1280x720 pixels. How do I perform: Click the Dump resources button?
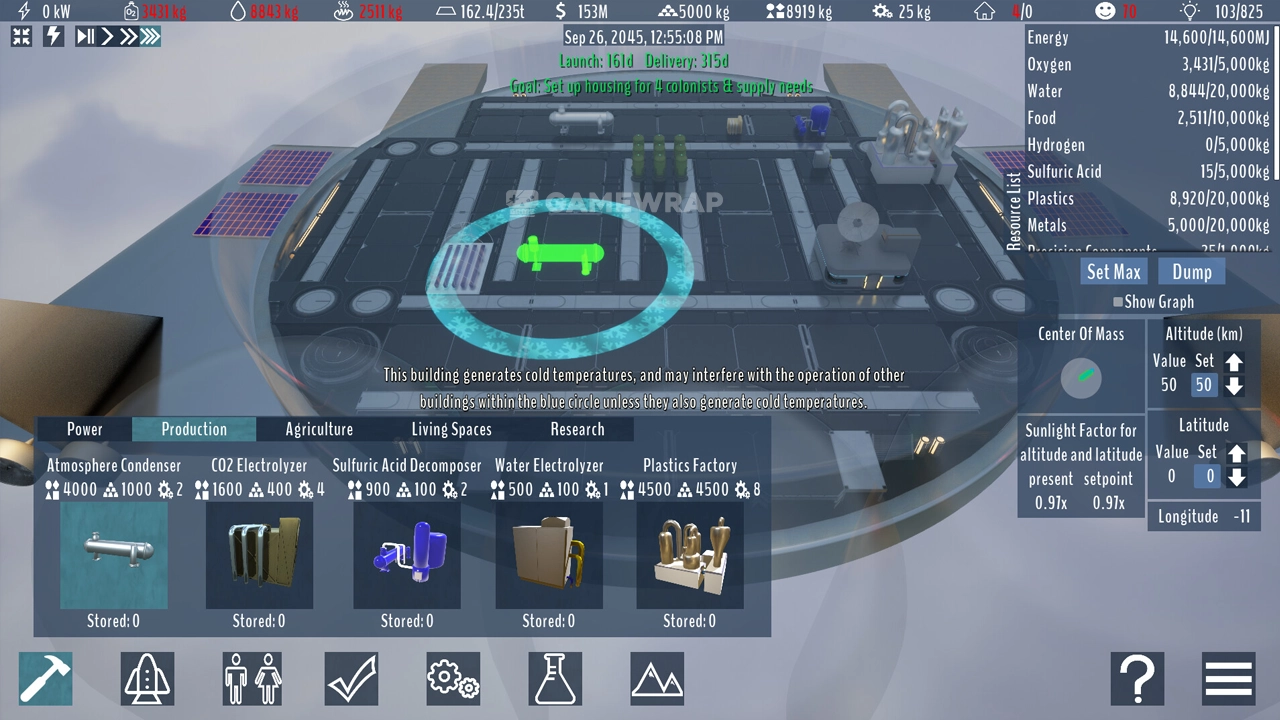point(1191,272)
